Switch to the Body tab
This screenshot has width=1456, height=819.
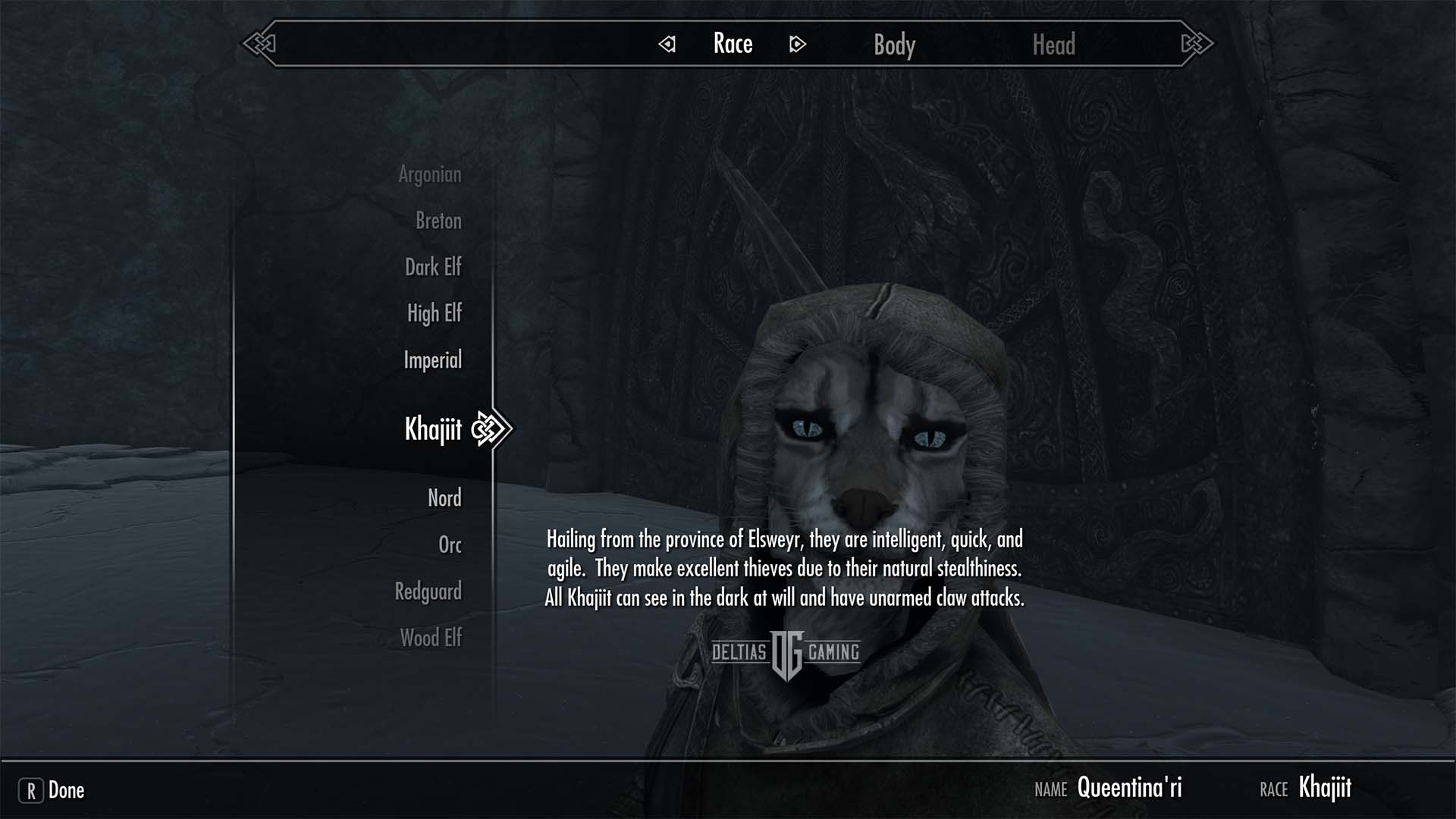click(x=894, y=45)
